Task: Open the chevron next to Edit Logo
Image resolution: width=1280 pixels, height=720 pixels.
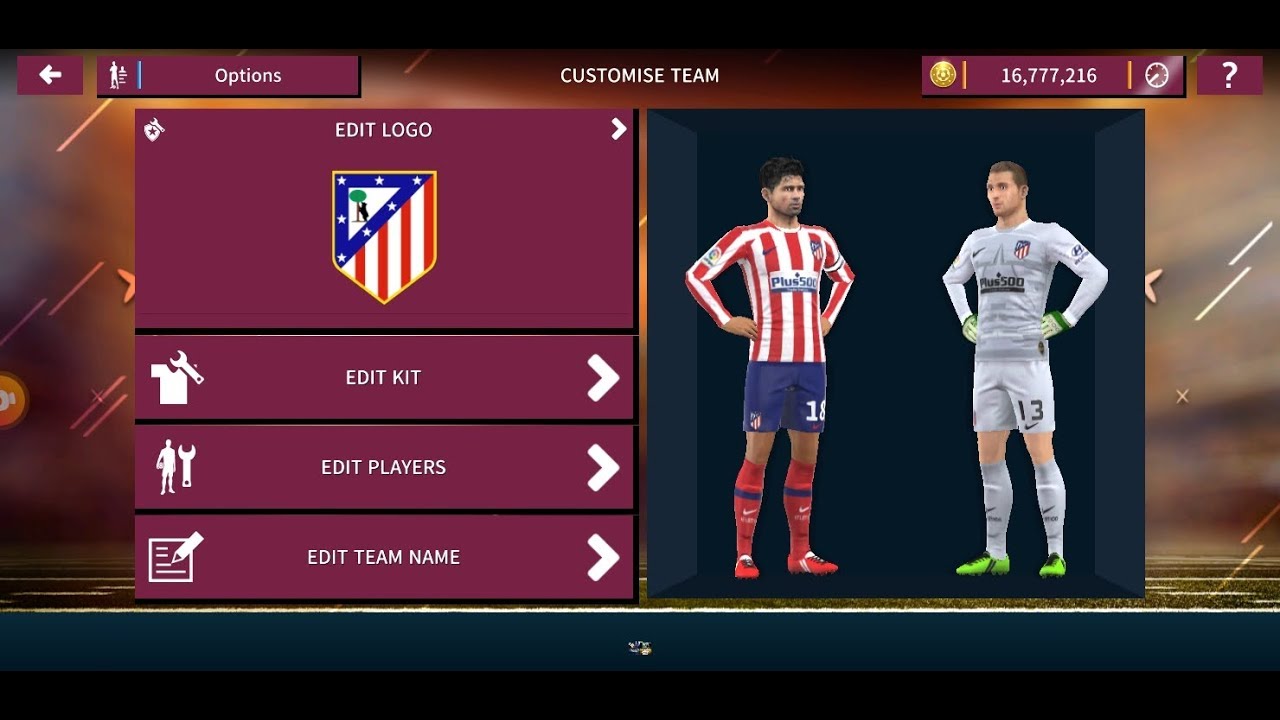Action: [618, 129]
